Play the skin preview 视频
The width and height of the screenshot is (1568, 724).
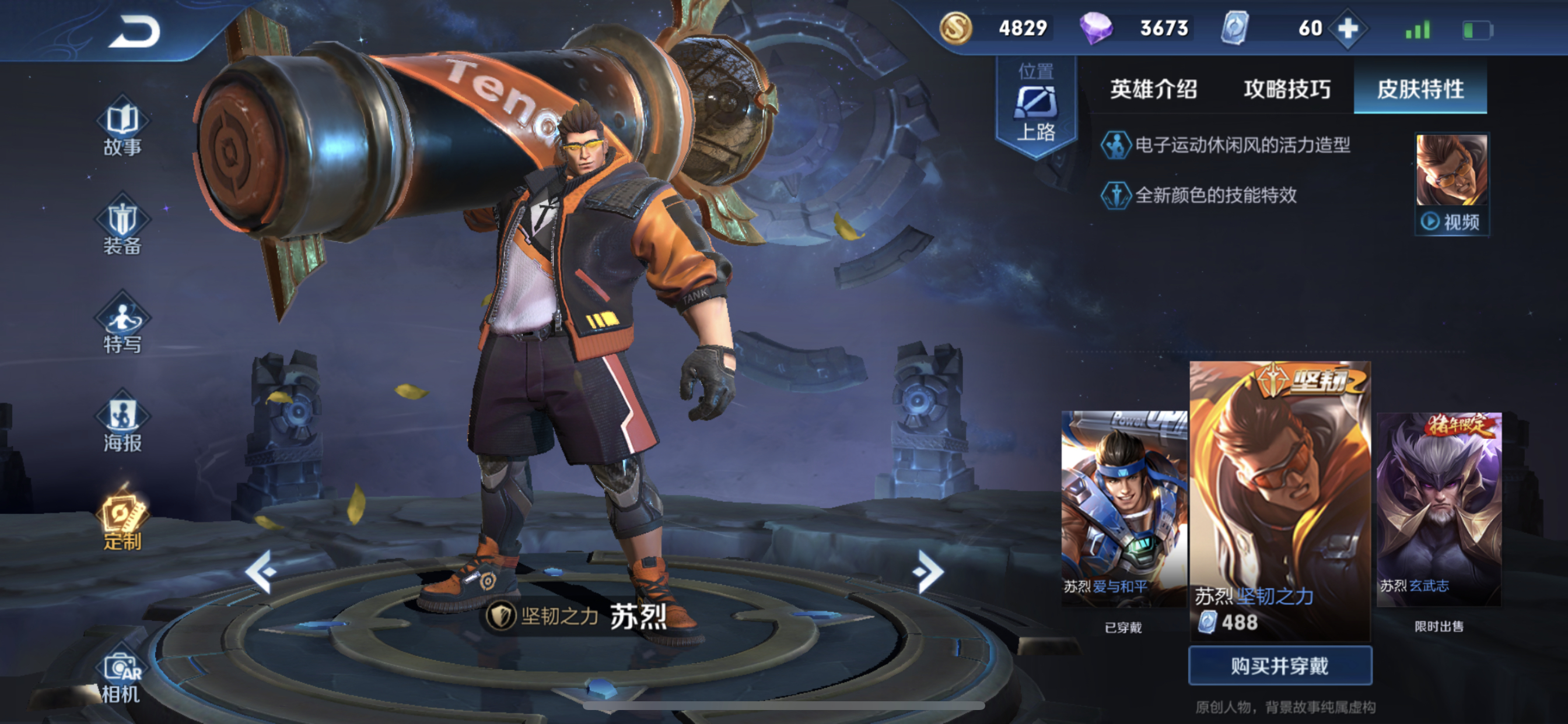[x=1452, y=184]
